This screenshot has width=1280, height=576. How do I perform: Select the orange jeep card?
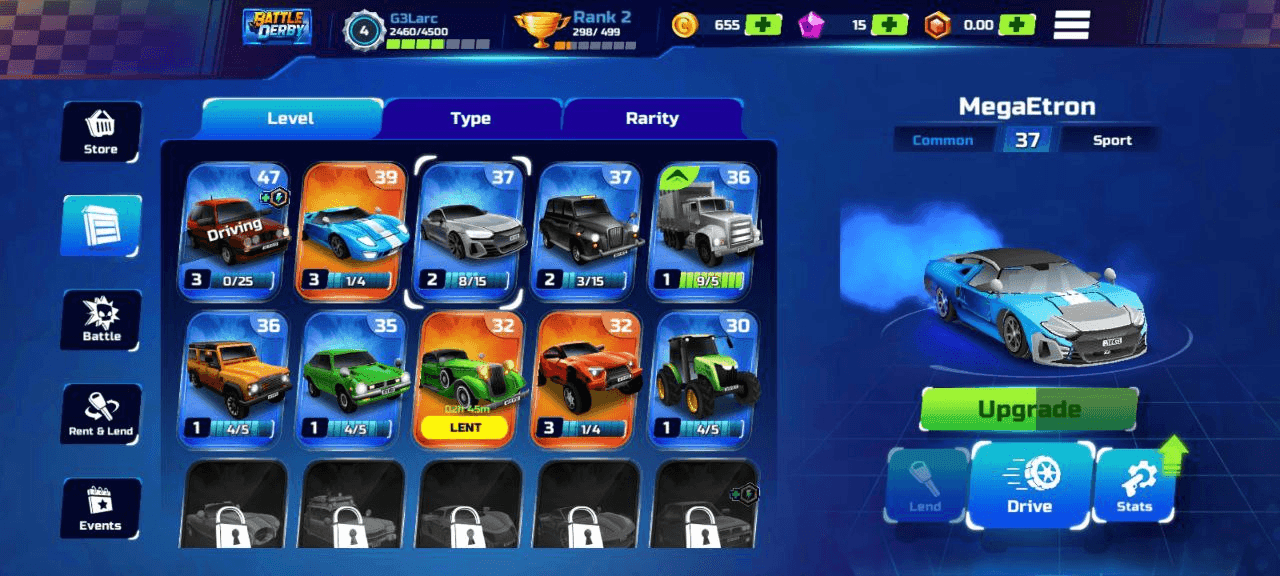(235, 378)
